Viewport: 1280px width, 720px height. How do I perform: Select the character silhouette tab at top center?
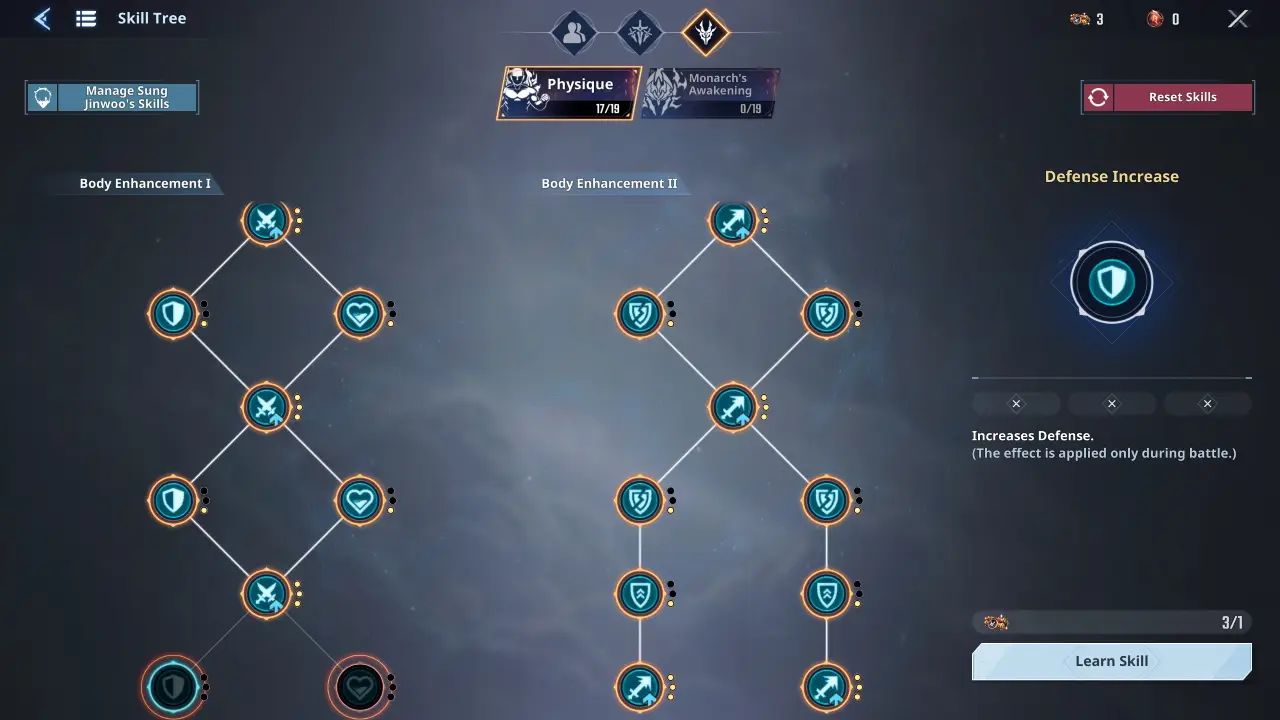pyautogui.click(x=572, y=31)
